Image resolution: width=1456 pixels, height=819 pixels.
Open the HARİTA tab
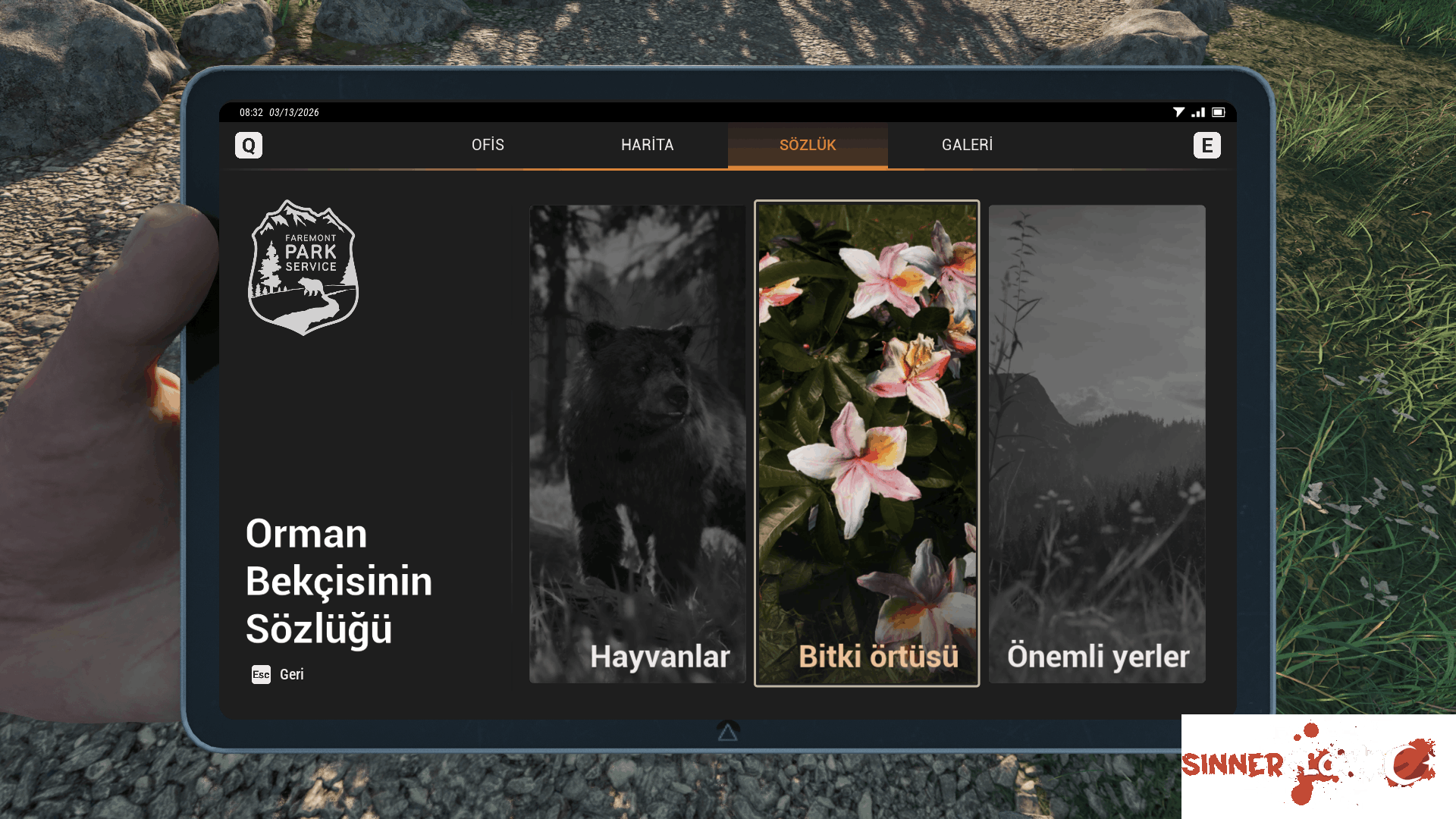[x=648, y=145]
